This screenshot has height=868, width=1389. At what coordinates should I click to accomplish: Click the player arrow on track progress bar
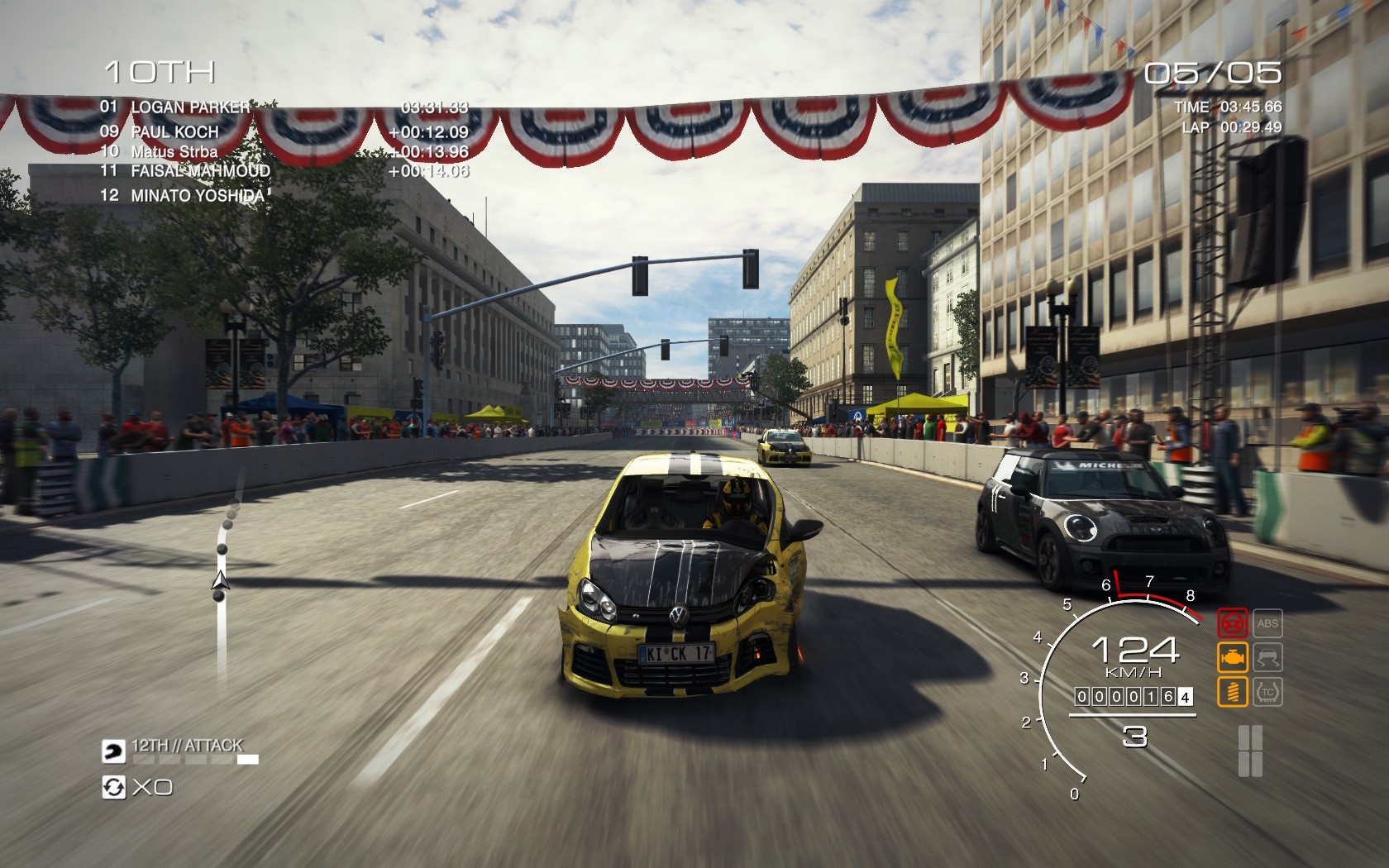(x=220, y=579)
